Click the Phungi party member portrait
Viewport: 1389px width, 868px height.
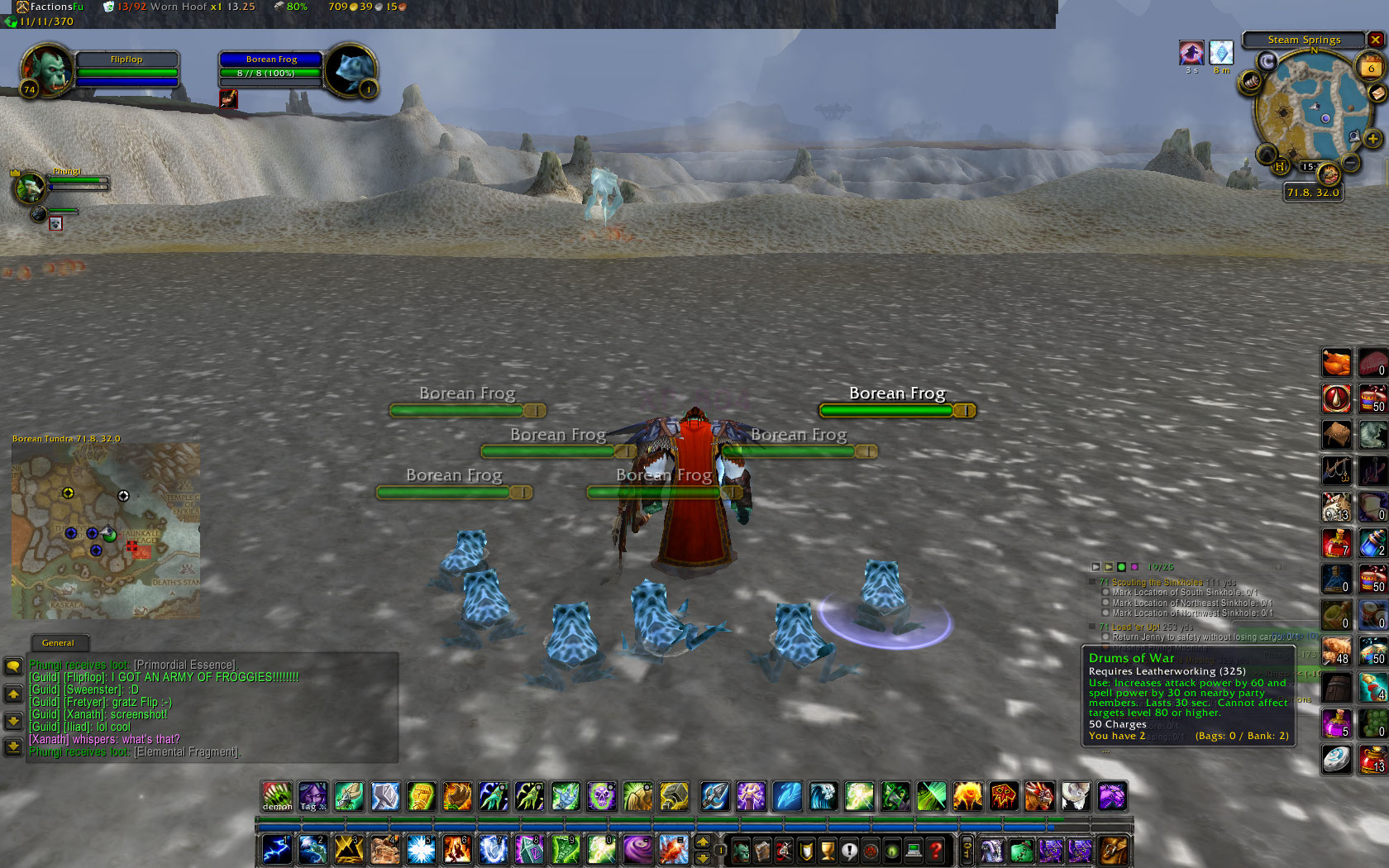tap(30, 188)
